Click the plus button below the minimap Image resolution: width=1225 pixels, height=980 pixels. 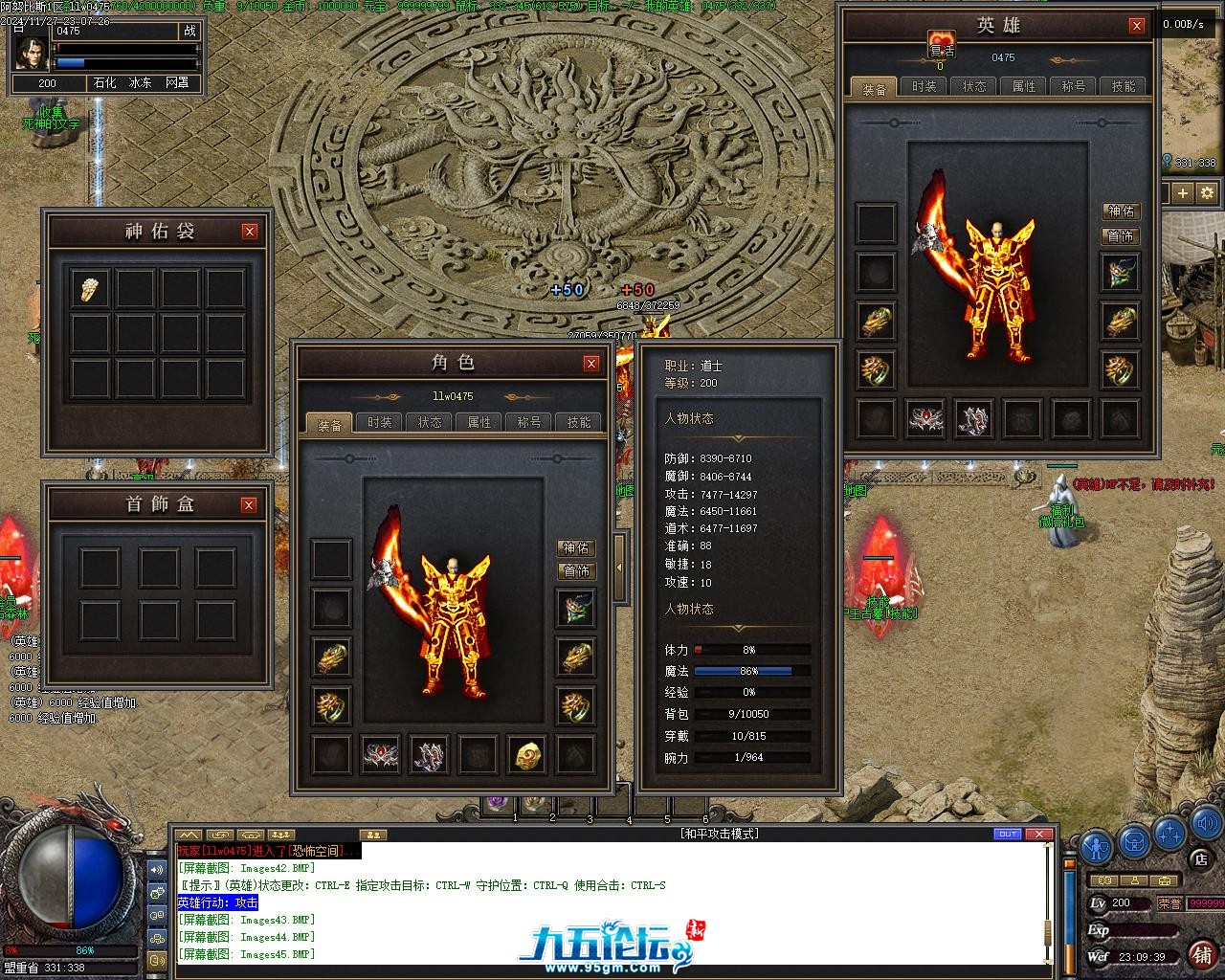pyautogui.click(x=1183, y=192)
